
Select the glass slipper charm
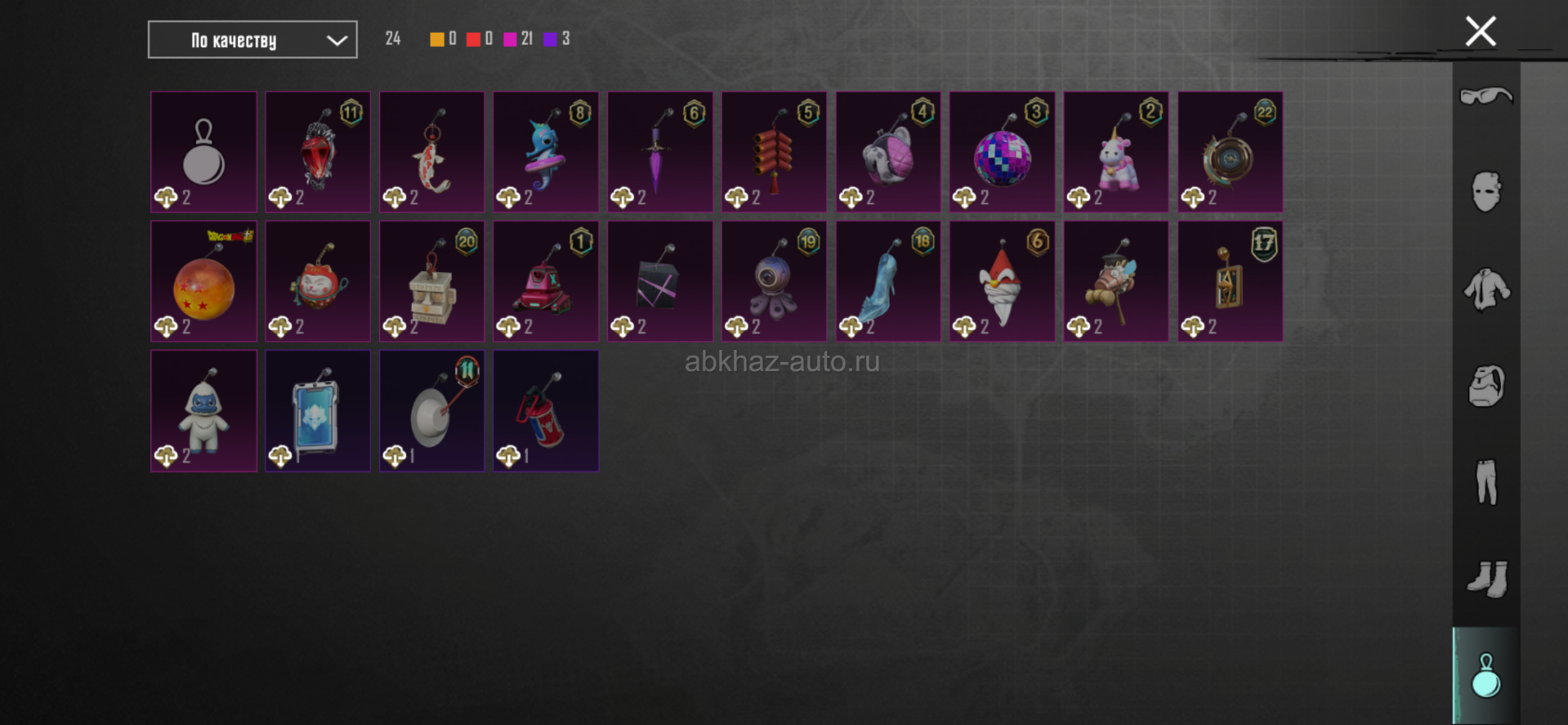(x=887, y=282)
